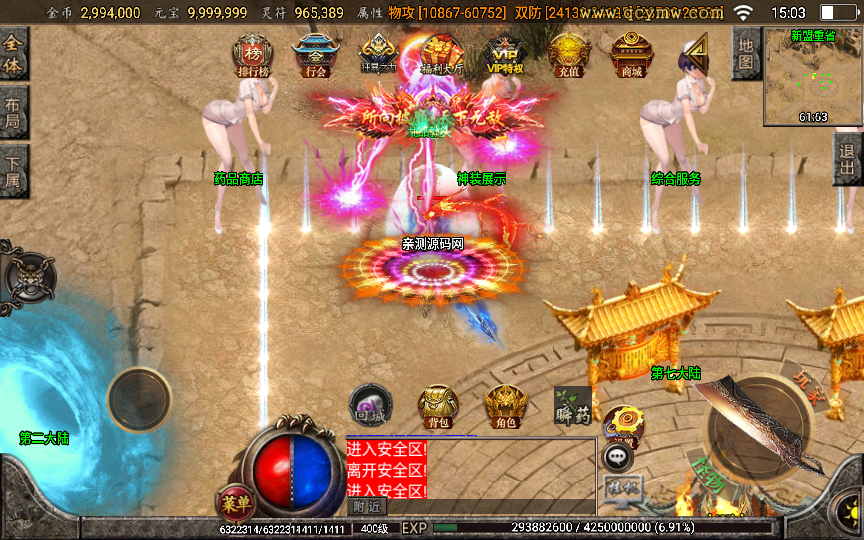Switch chat to the 附近 nearby tab
Viewport: 864px width, 540px height.
pyautogui.click(x=367, y=507)
